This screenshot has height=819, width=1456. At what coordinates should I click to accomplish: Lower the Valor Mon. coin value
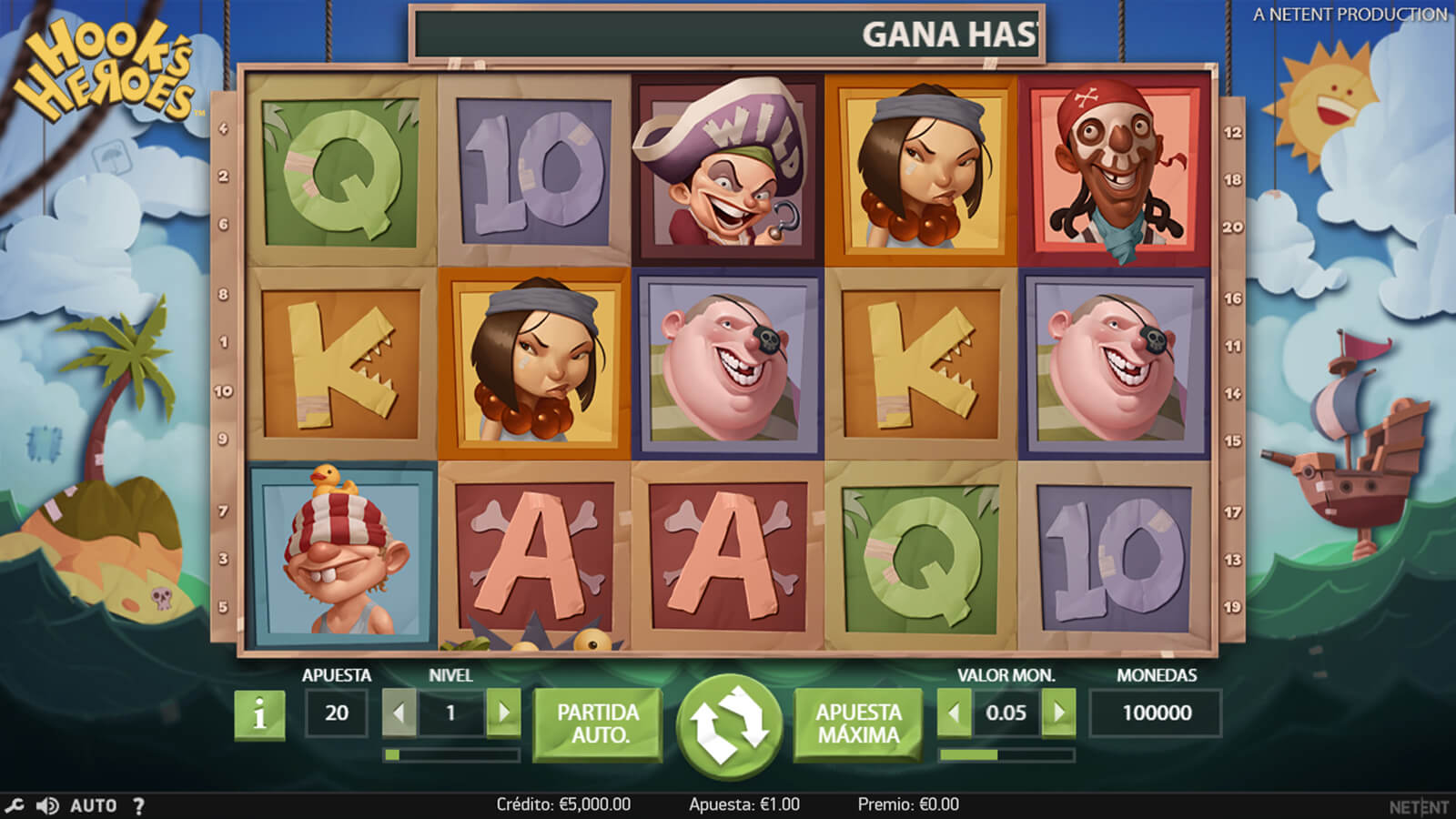tap(954, 713)
